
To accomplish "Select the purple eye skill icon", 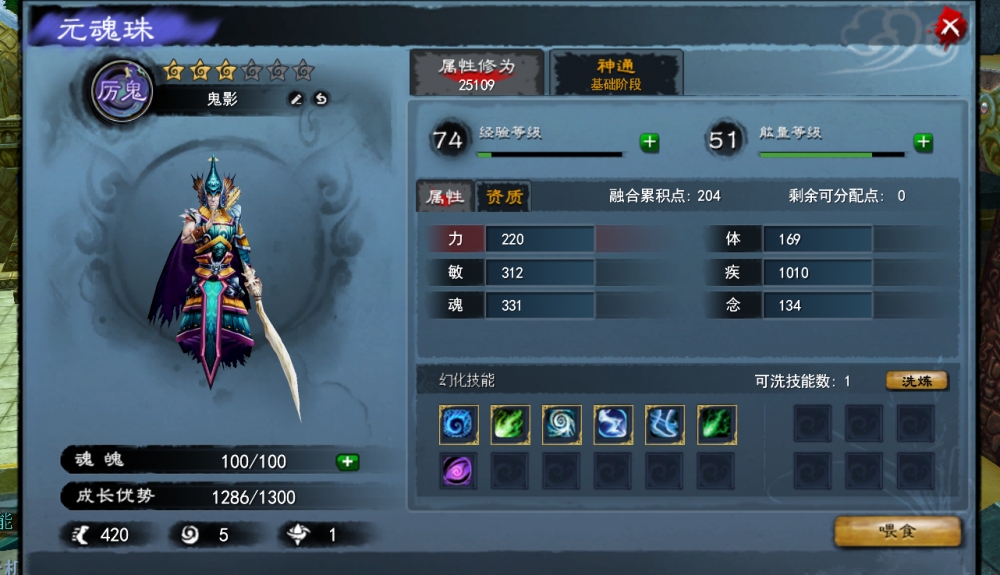I will point(459,470).
